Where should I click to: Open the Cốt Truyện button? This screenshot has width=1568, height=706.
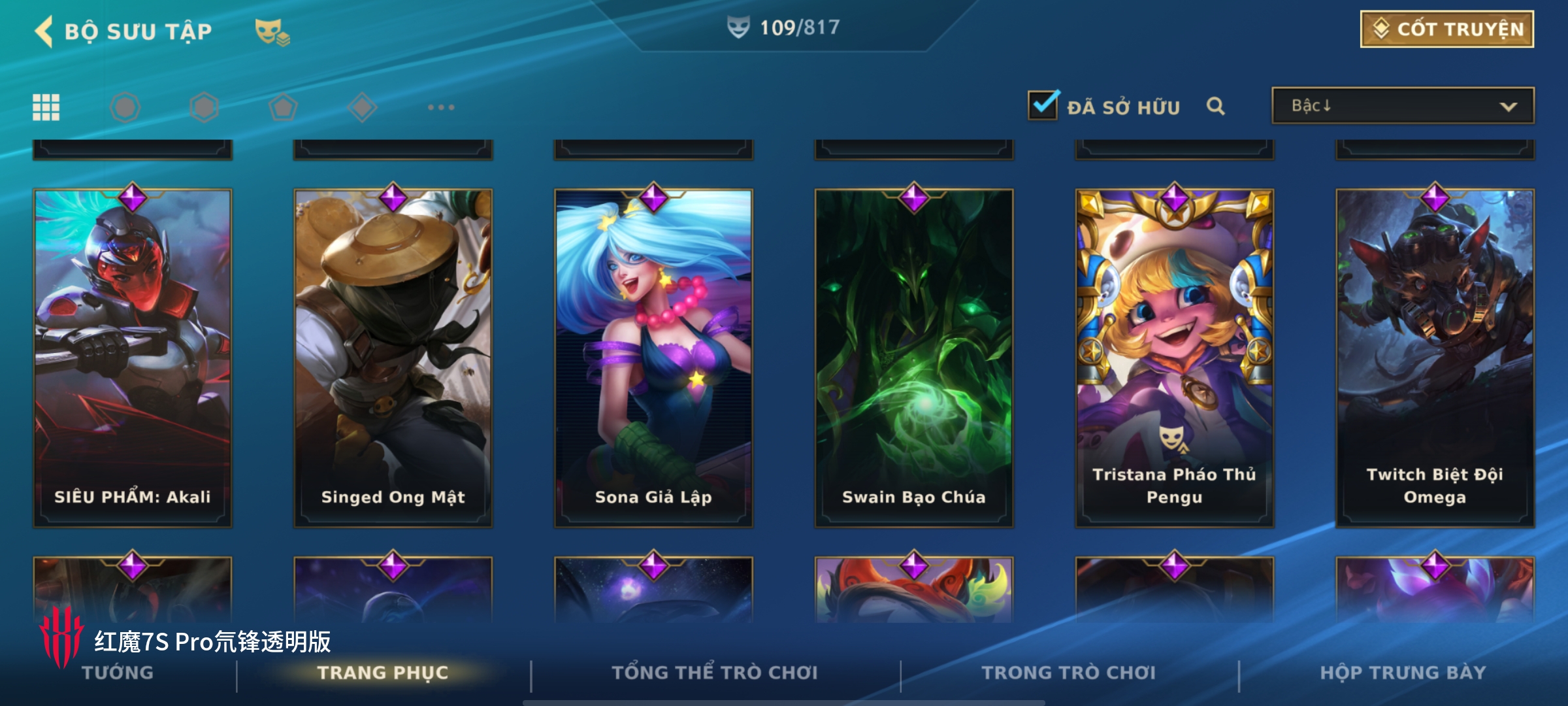(x=1446, y=29)
